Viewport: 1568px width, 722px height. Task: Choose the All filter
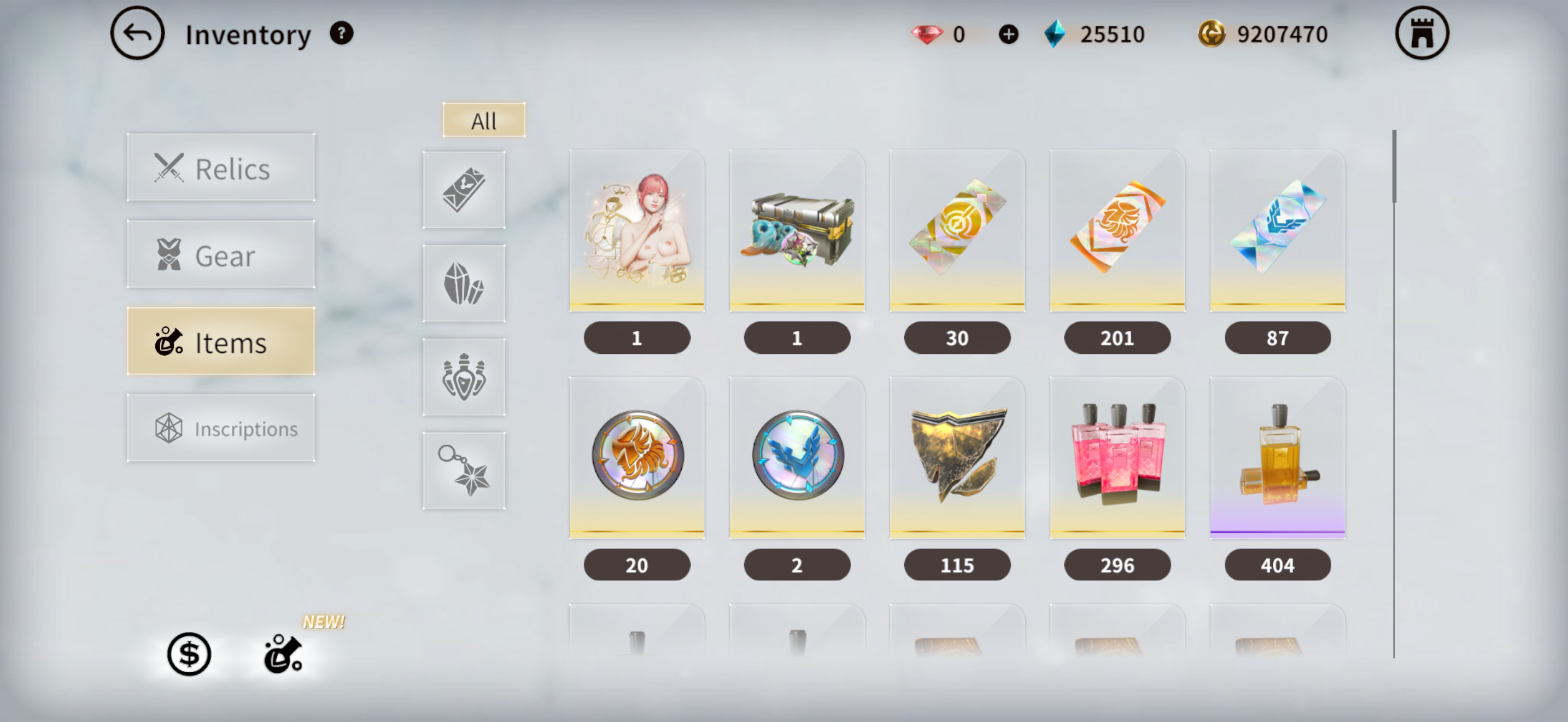483,120
